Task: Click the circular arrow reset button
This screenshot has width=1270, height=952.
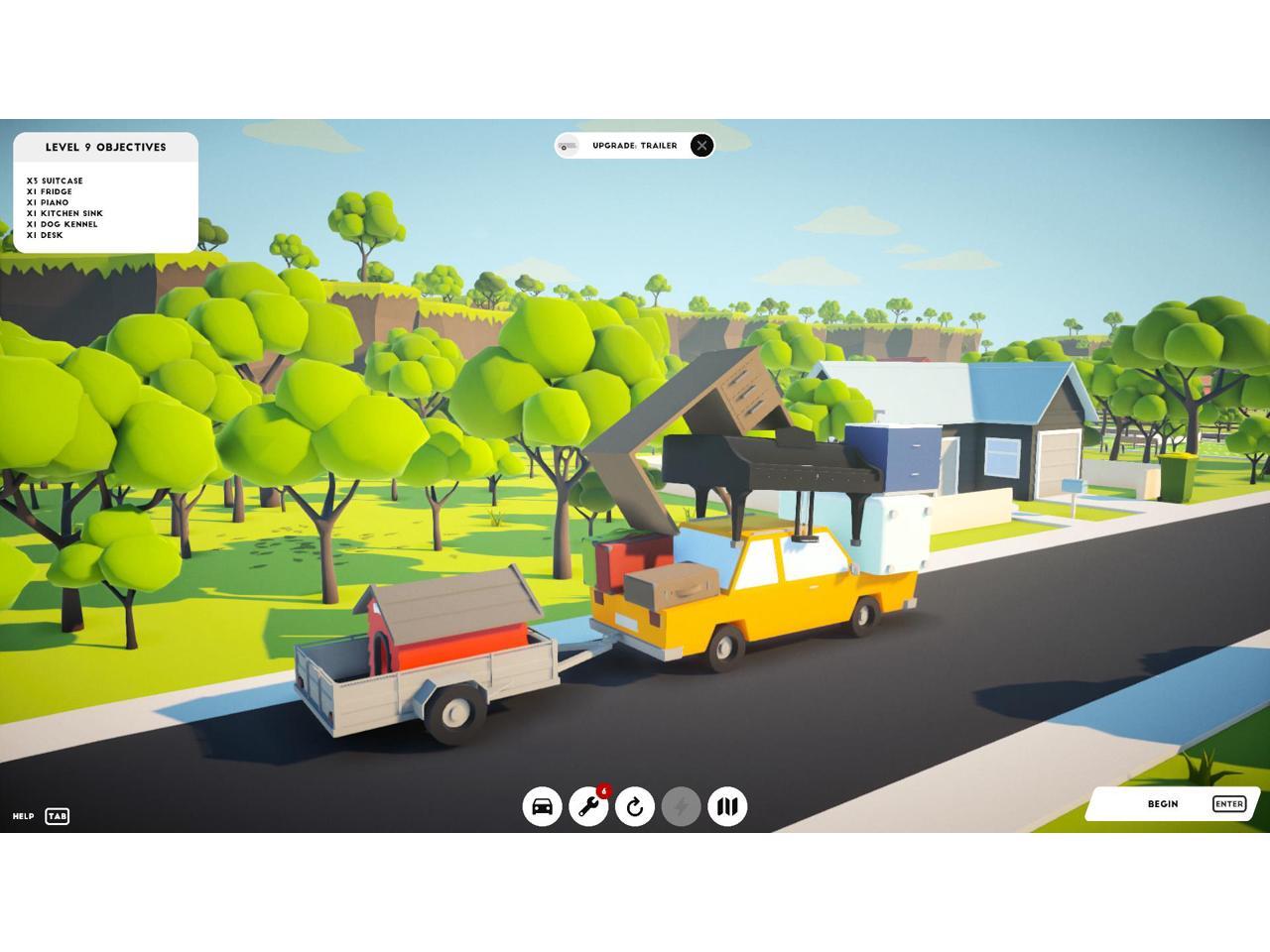Action: 635,806
